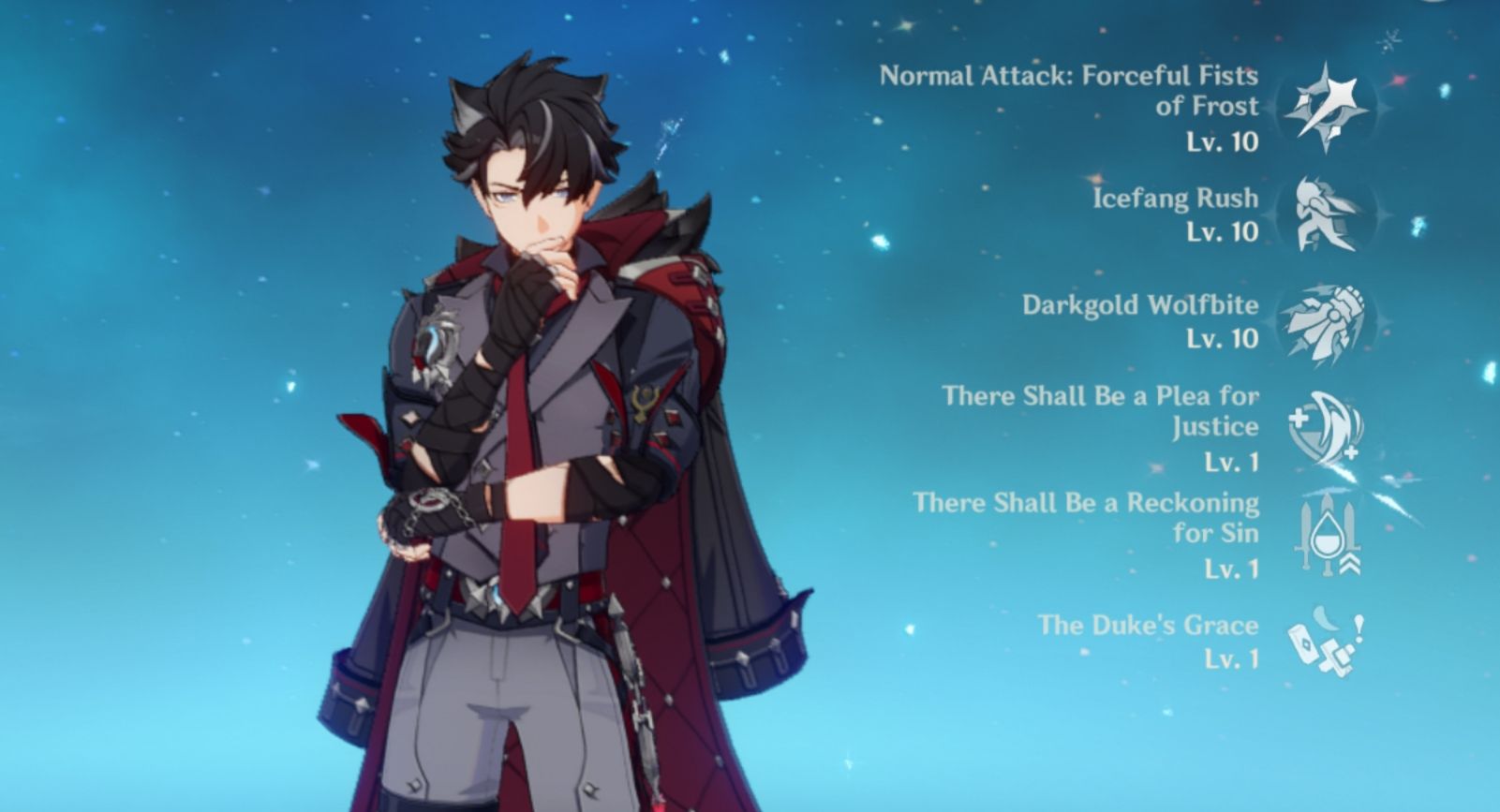Select The Duke's Grace passive icon
The image size is (1500, 812).
[1325, 643]
